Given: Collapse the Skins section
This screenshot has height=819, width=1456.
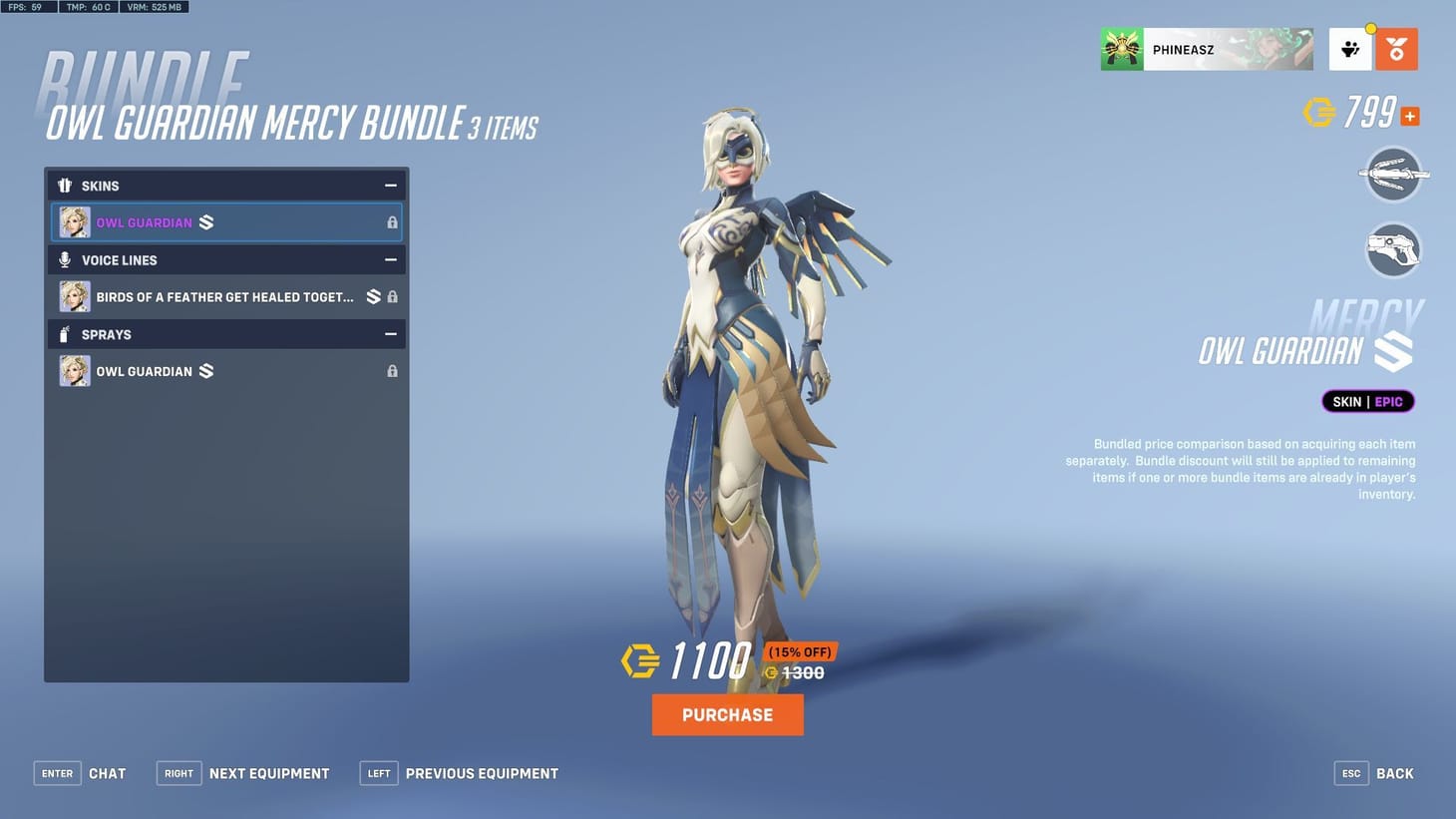Looking at the screenshot, I should tap(391, 185).
